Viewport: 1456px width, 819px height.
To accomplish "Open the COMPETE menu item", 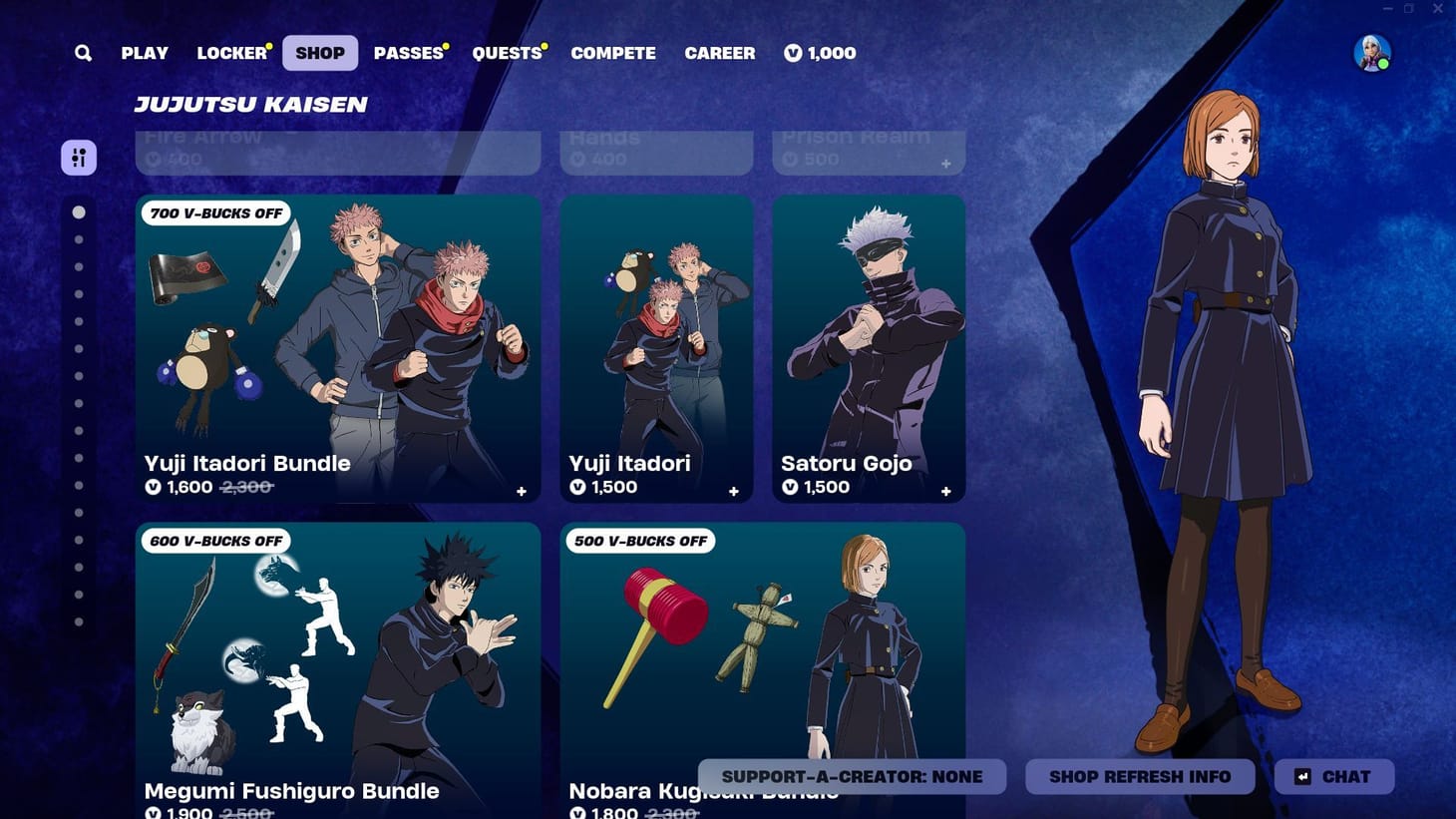I will [x=613, y=52].
